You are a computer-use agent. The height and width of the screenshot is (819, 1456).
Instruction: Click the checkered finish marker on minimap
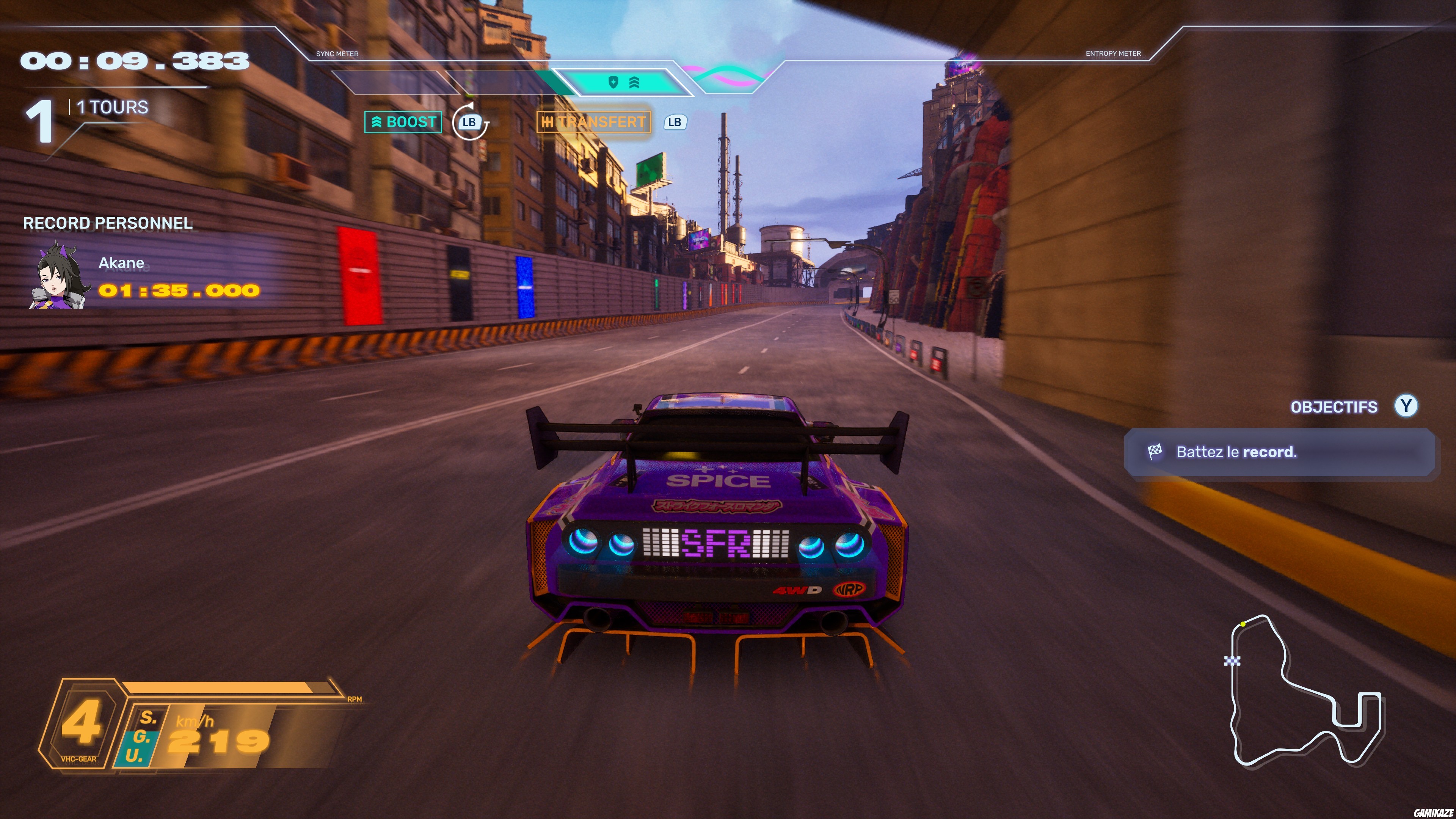1232,660
